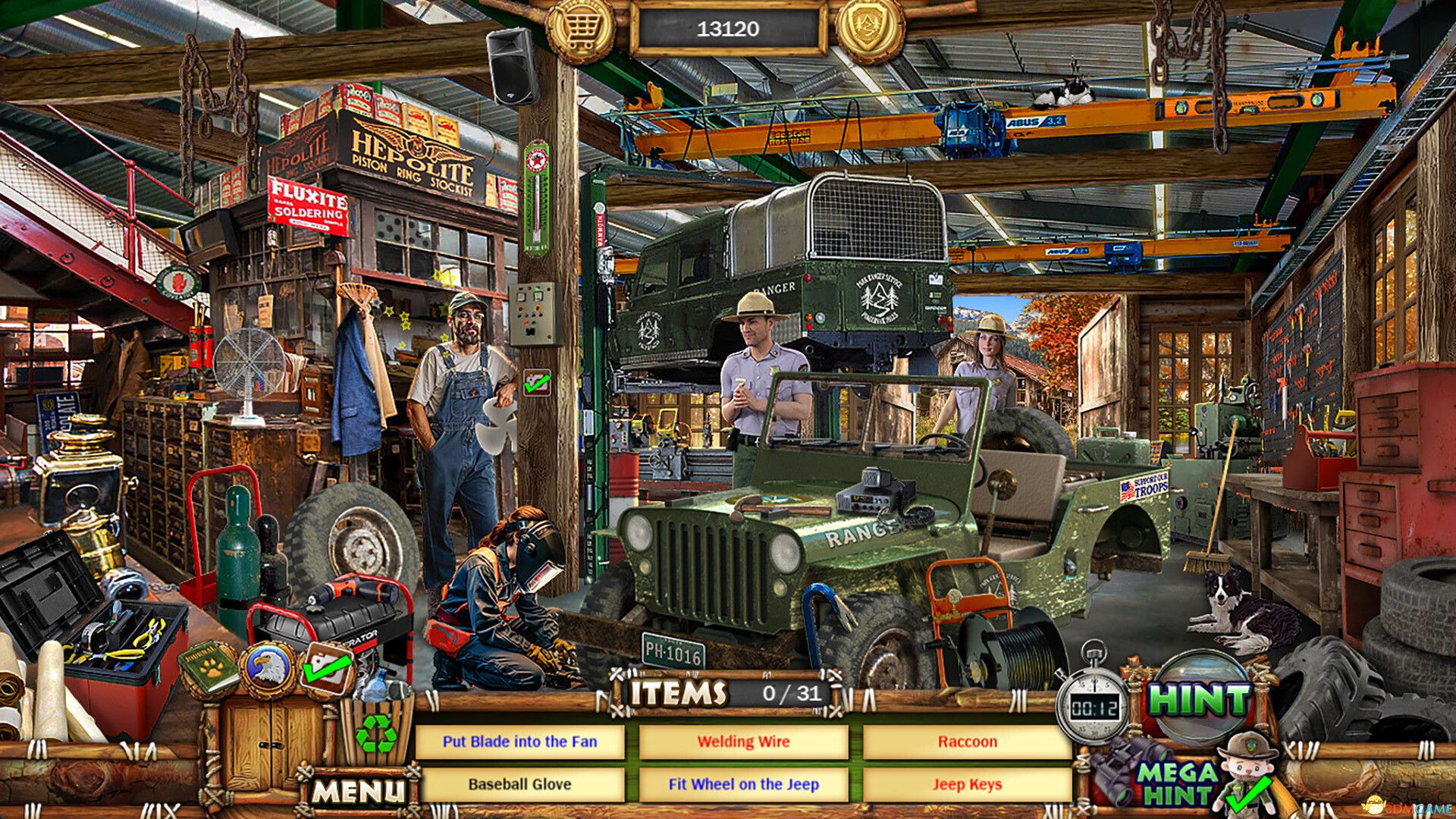Click the recycle bin basket
1456x819 pixels.
point(377,733)
